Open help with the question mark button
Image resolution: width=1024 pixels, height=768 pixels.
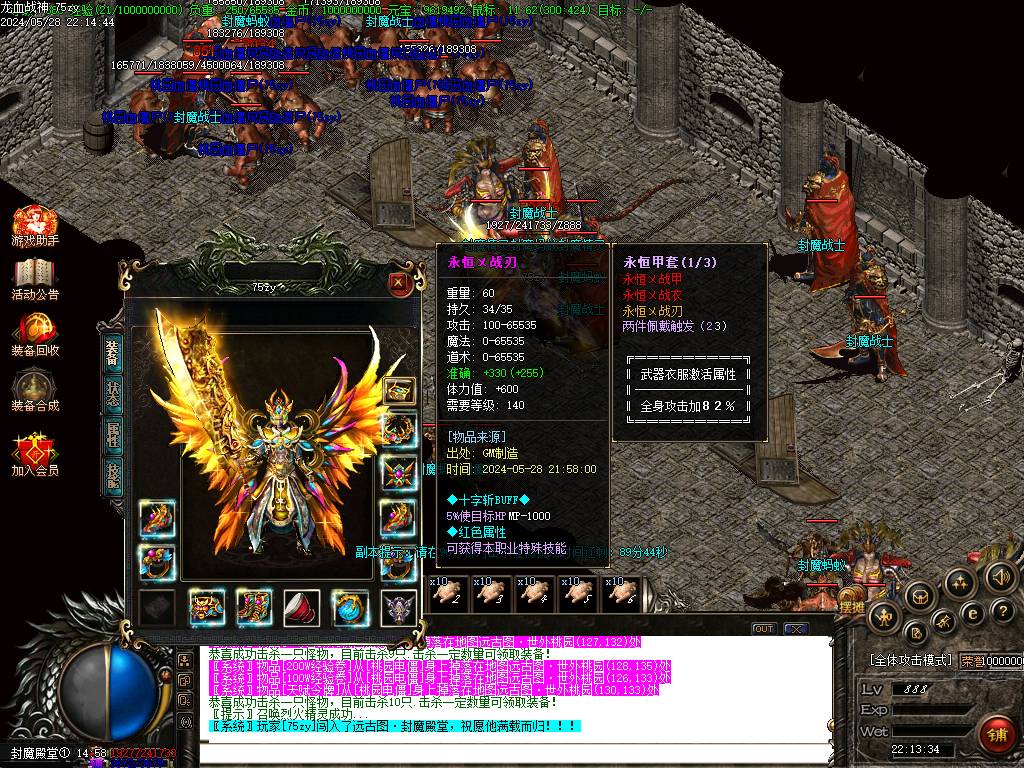pos(1002,610)
